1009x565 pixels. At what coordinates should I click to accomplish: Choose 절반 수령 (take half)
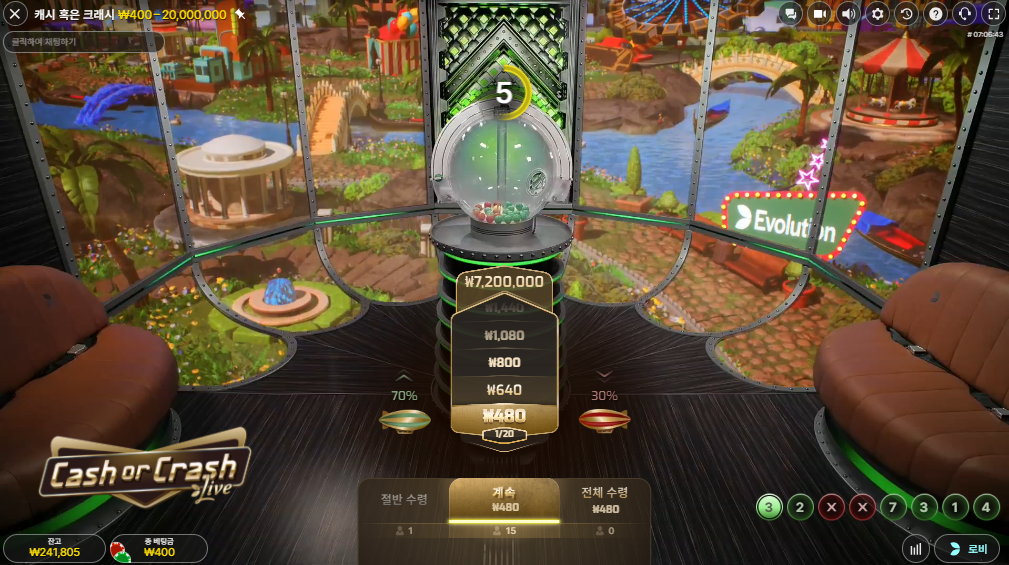pyautogui.click(x=404, y=501)
